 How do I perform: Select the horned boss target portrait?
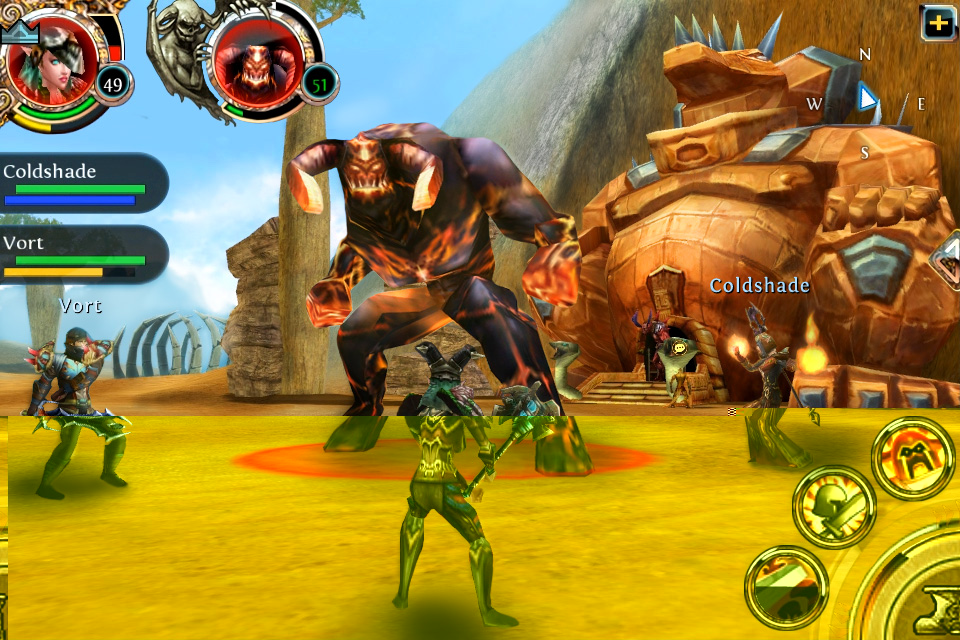[258, 57]
